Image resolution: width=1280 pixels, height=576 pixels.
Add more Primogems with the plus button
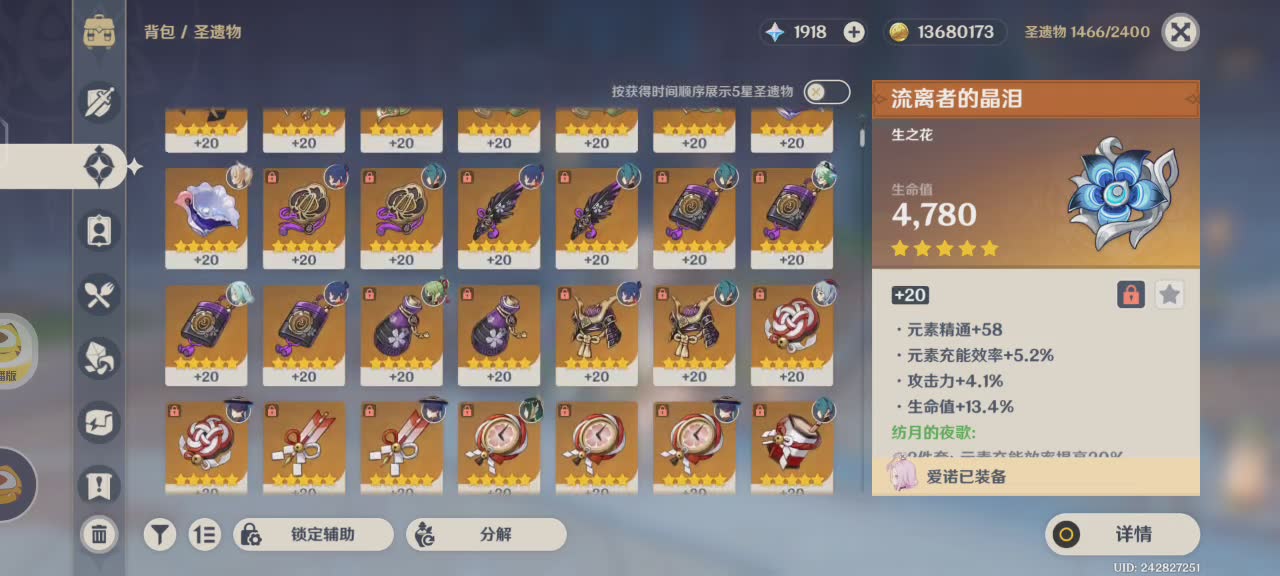point(854,32)
